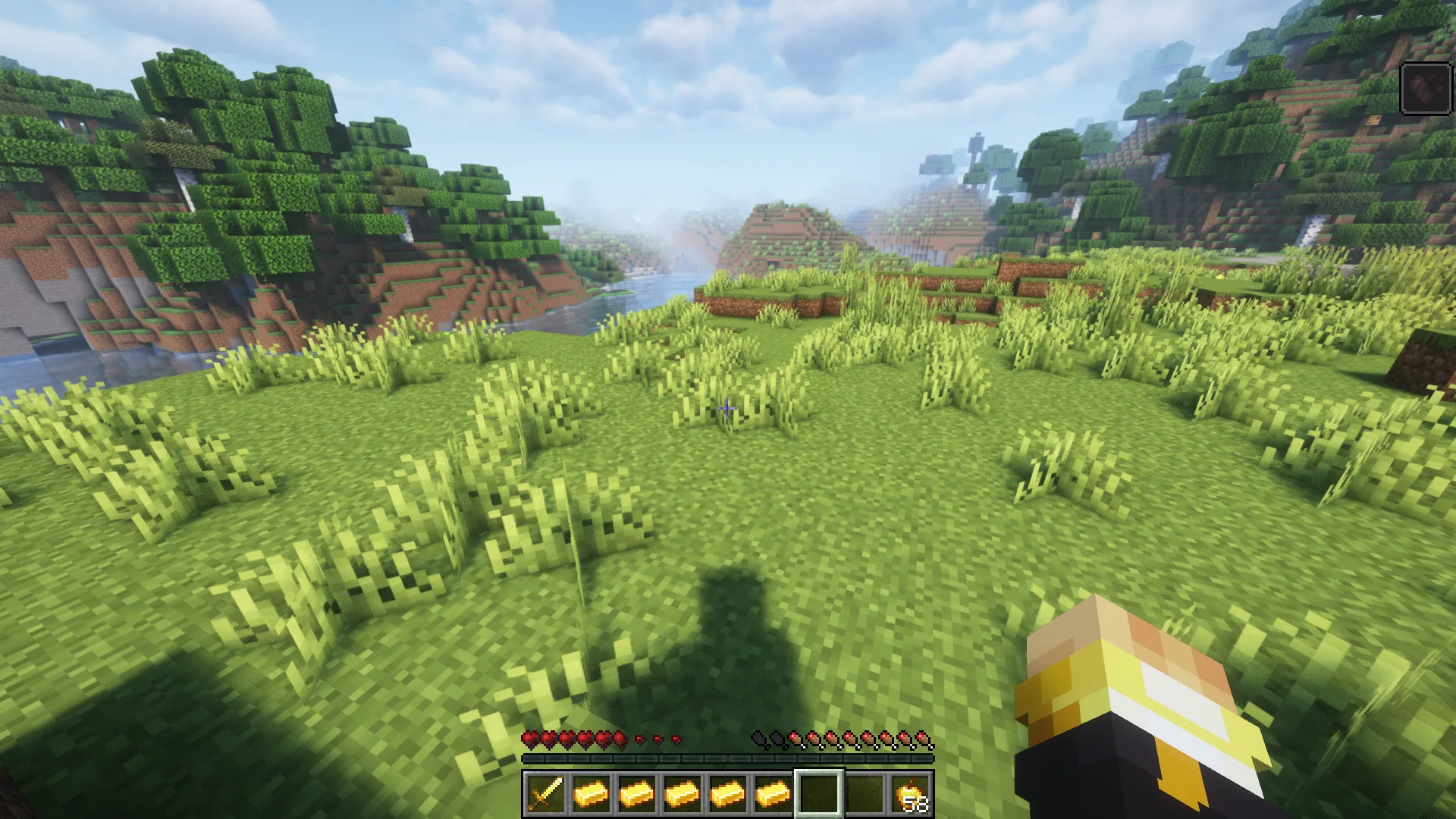1456x819 pixels.
Task: Select the first gold ingot stack
Action: pyautogui.click(x=591, y=795)
